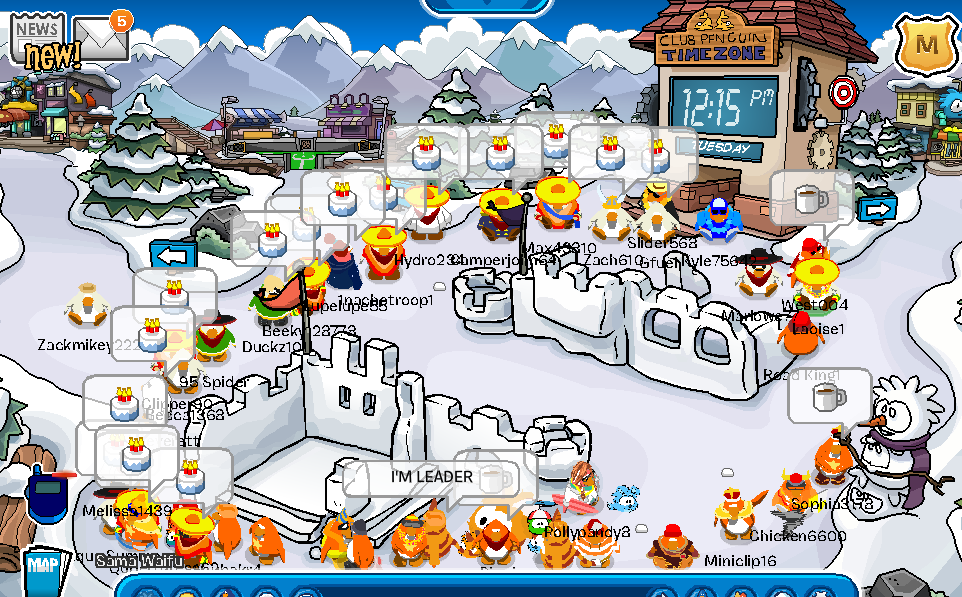Click the blue left arrow sign

173,255
